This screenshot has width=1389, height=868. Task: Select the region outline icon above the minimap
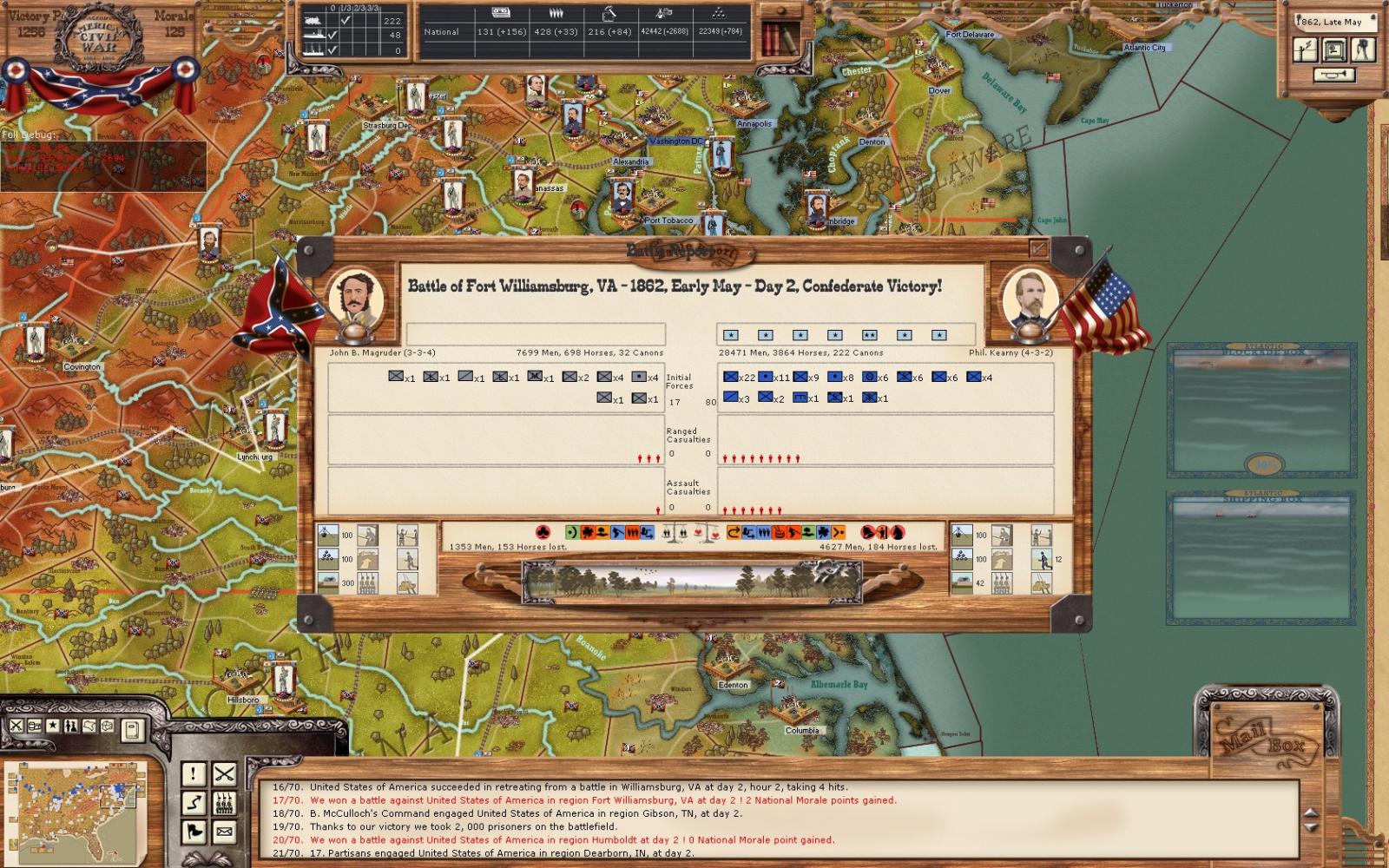[89, 727]
